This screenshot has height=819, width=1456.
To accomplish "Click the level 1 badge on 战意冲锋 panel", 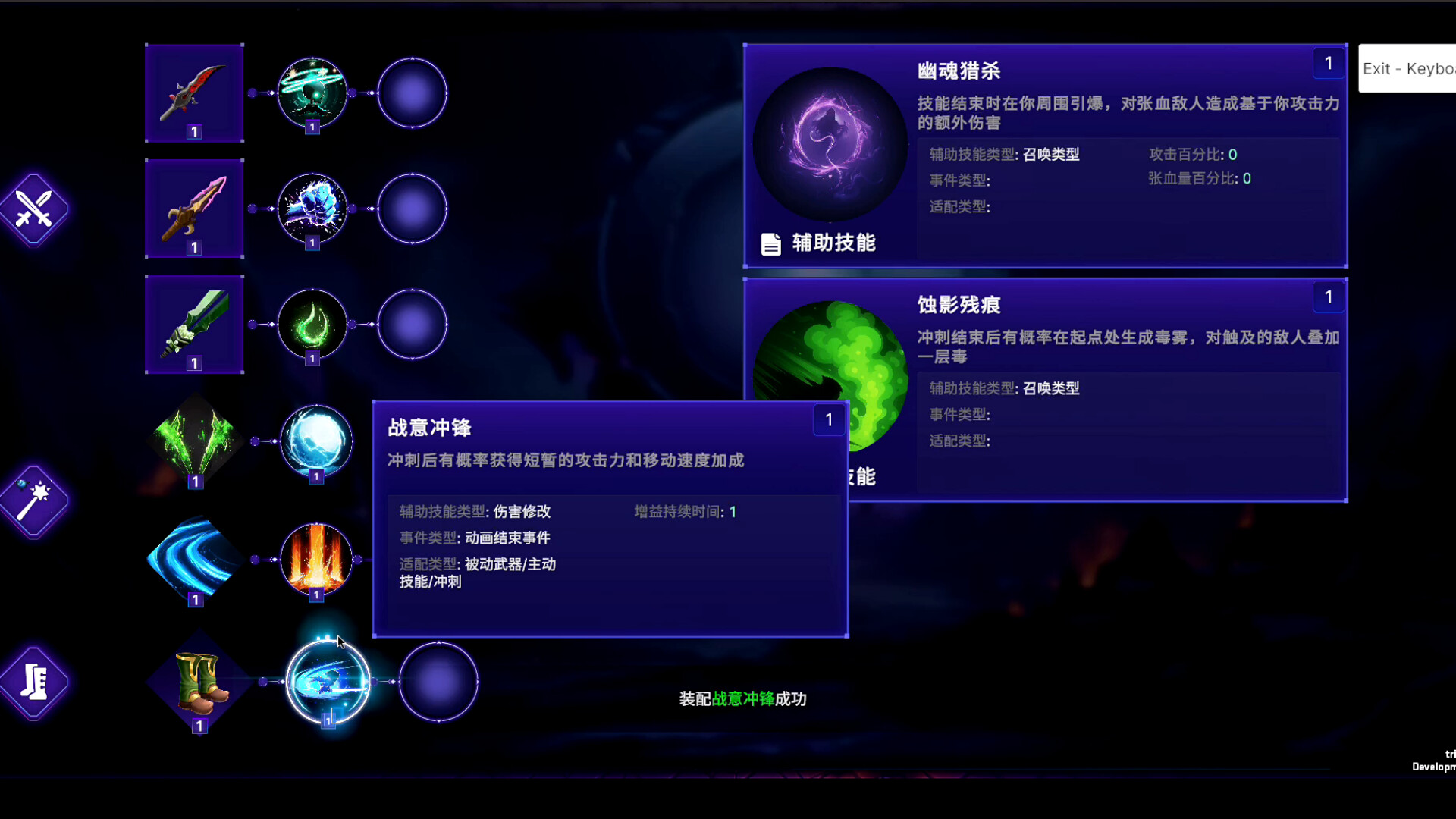I will tap(829, 419).
